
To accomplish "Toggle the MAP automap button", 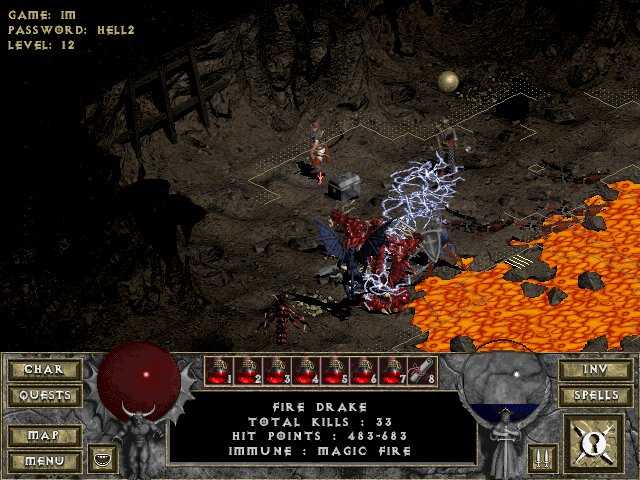I will pos(43,436).
